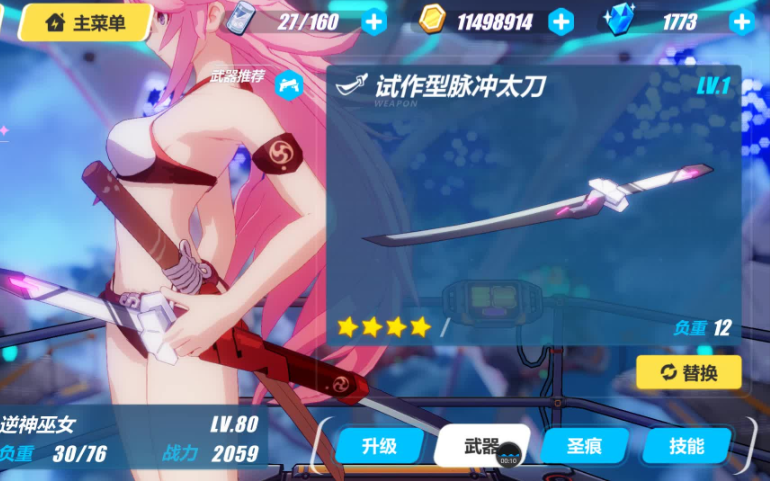The width and height of the screenshot is (770, 481).
Task: Click the 替换 replace weapon button
Action: click(x=689, y=372)
